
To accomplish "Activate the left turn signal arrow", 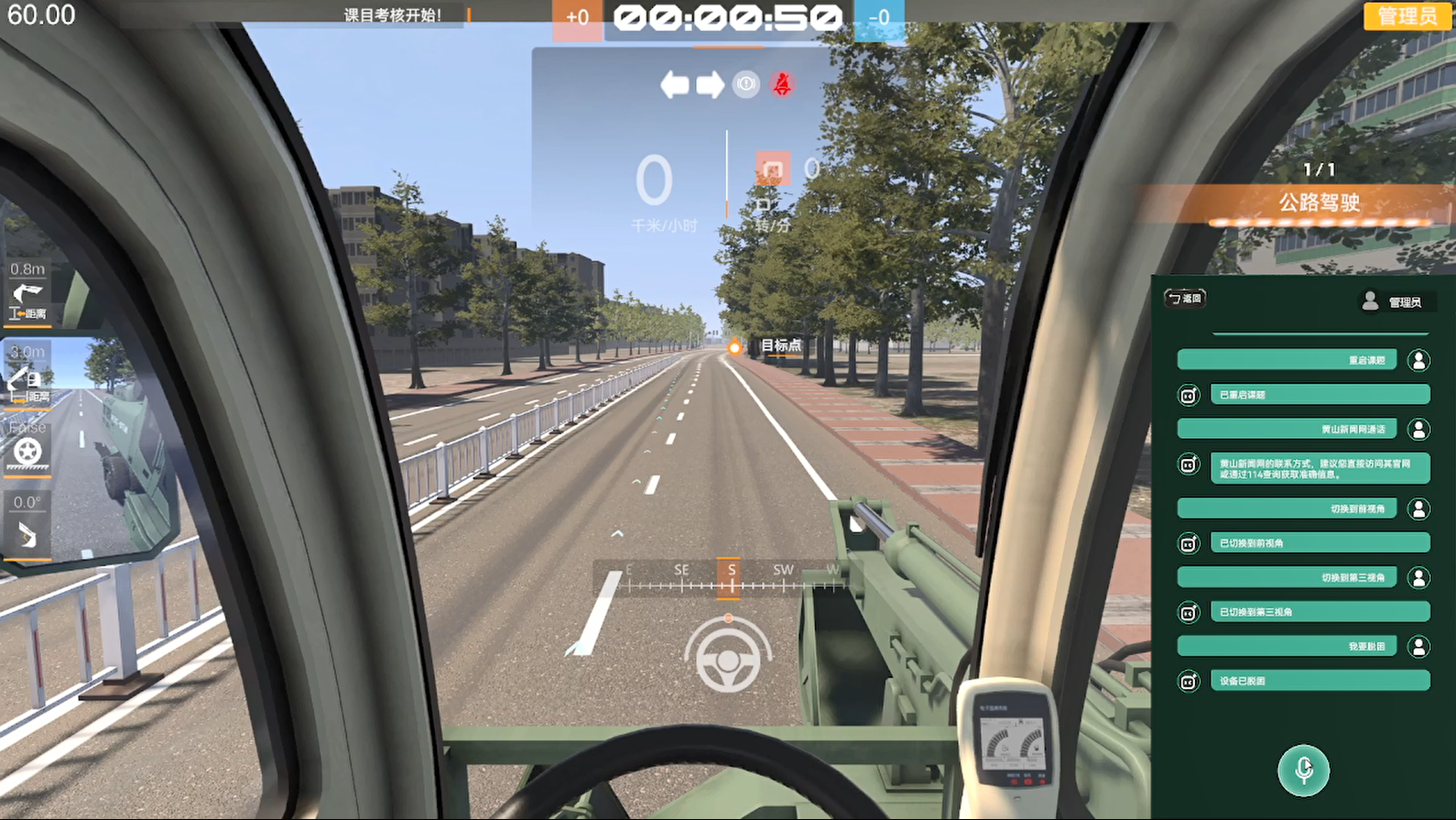I will point(675,84).
